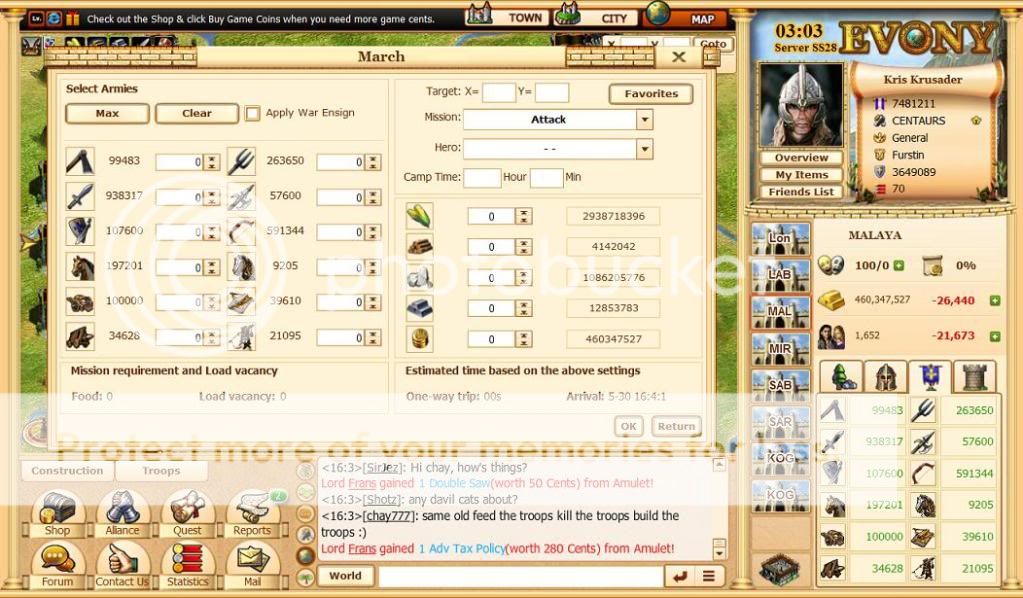
Task: Select Max armies button
Action: click(107, 114)
